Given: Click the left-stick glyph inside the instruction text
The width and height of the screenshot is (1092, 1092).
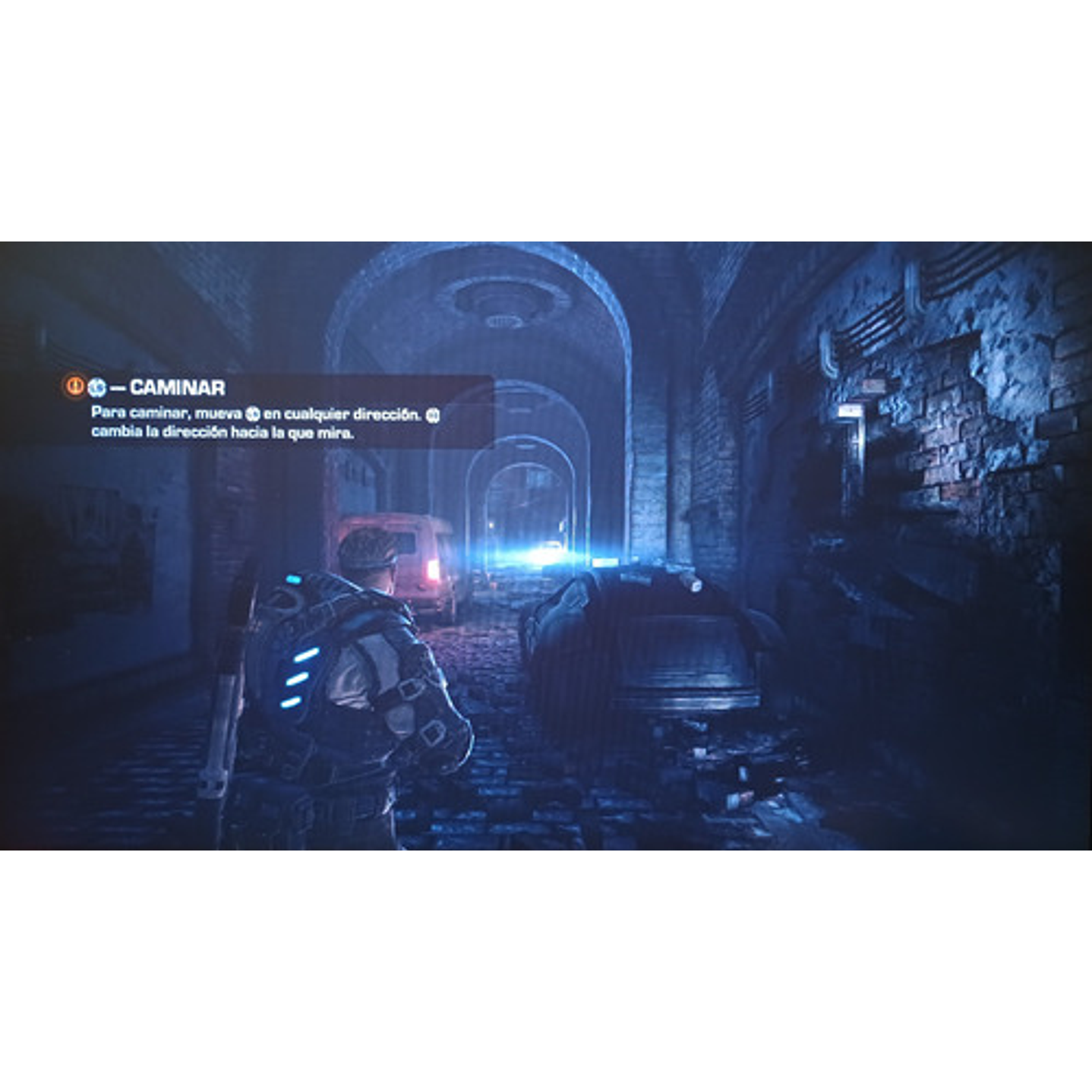Looking at the screenshot, I should point(253,412).
